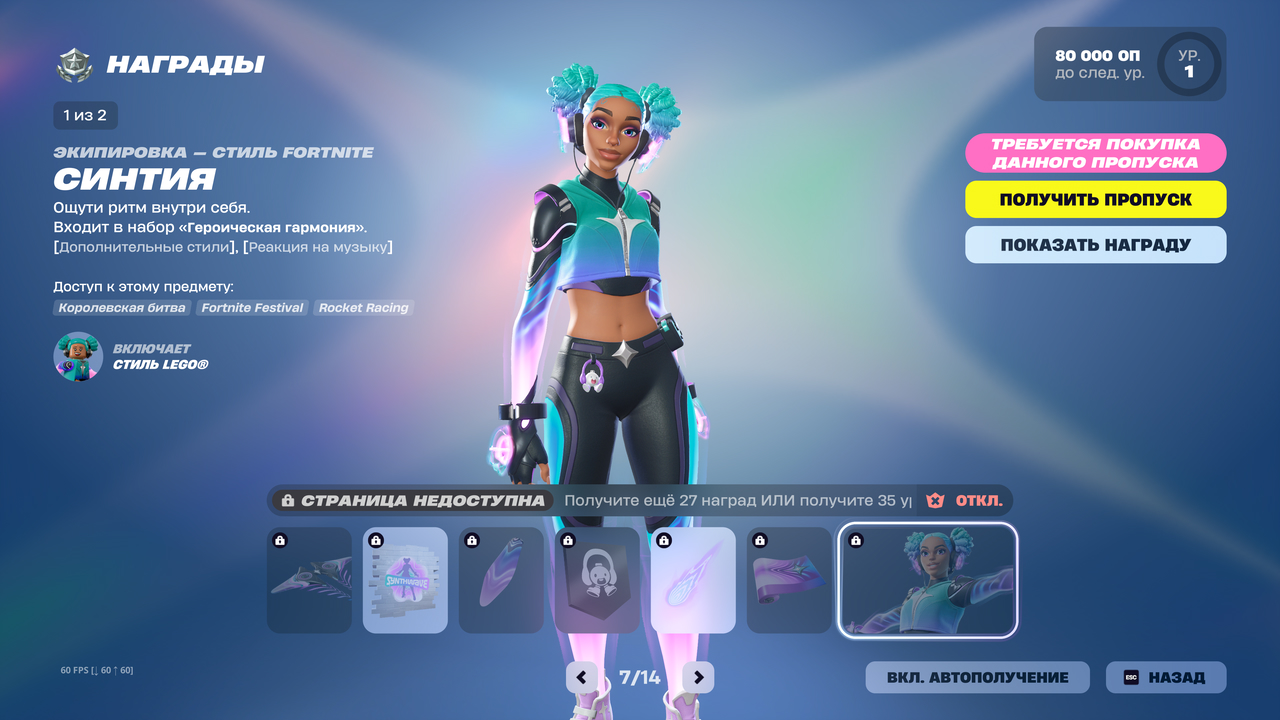Select the headphones banner icon reward
The image size is (1280, 720).
tap(597, 580)
